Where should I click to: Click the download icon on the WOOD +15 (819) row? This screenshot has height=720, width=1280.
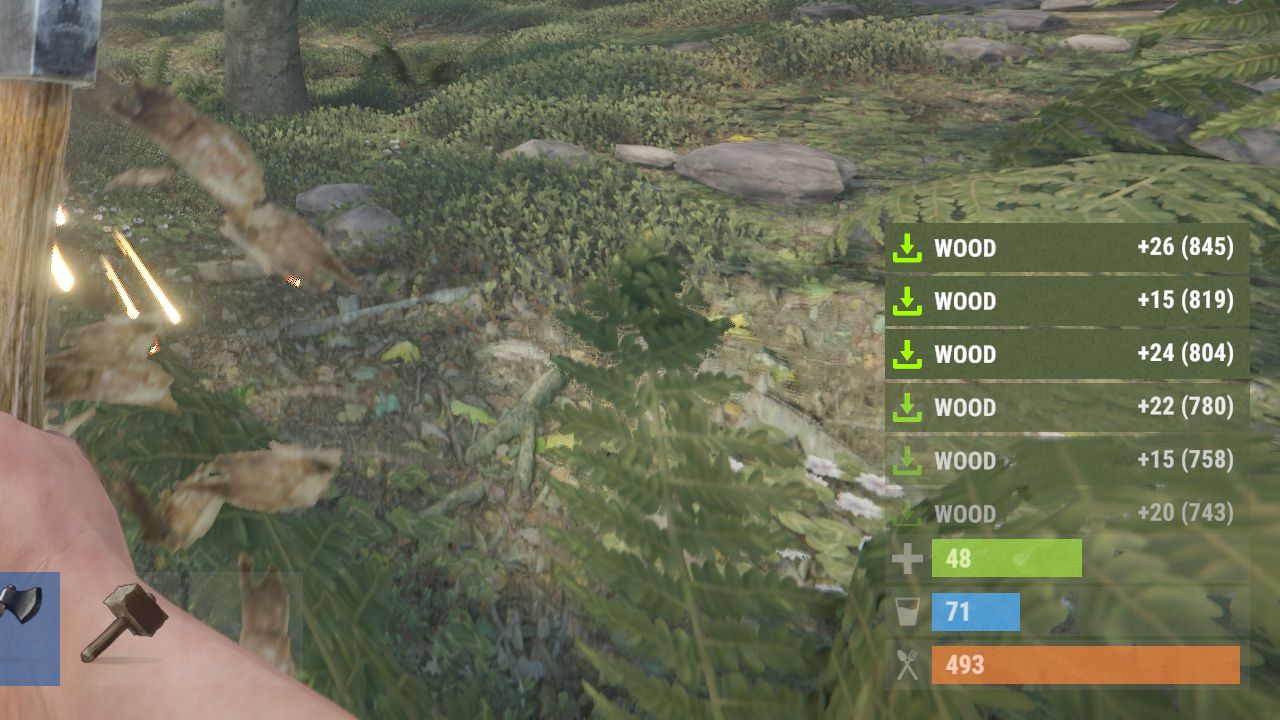click(907, 301)
